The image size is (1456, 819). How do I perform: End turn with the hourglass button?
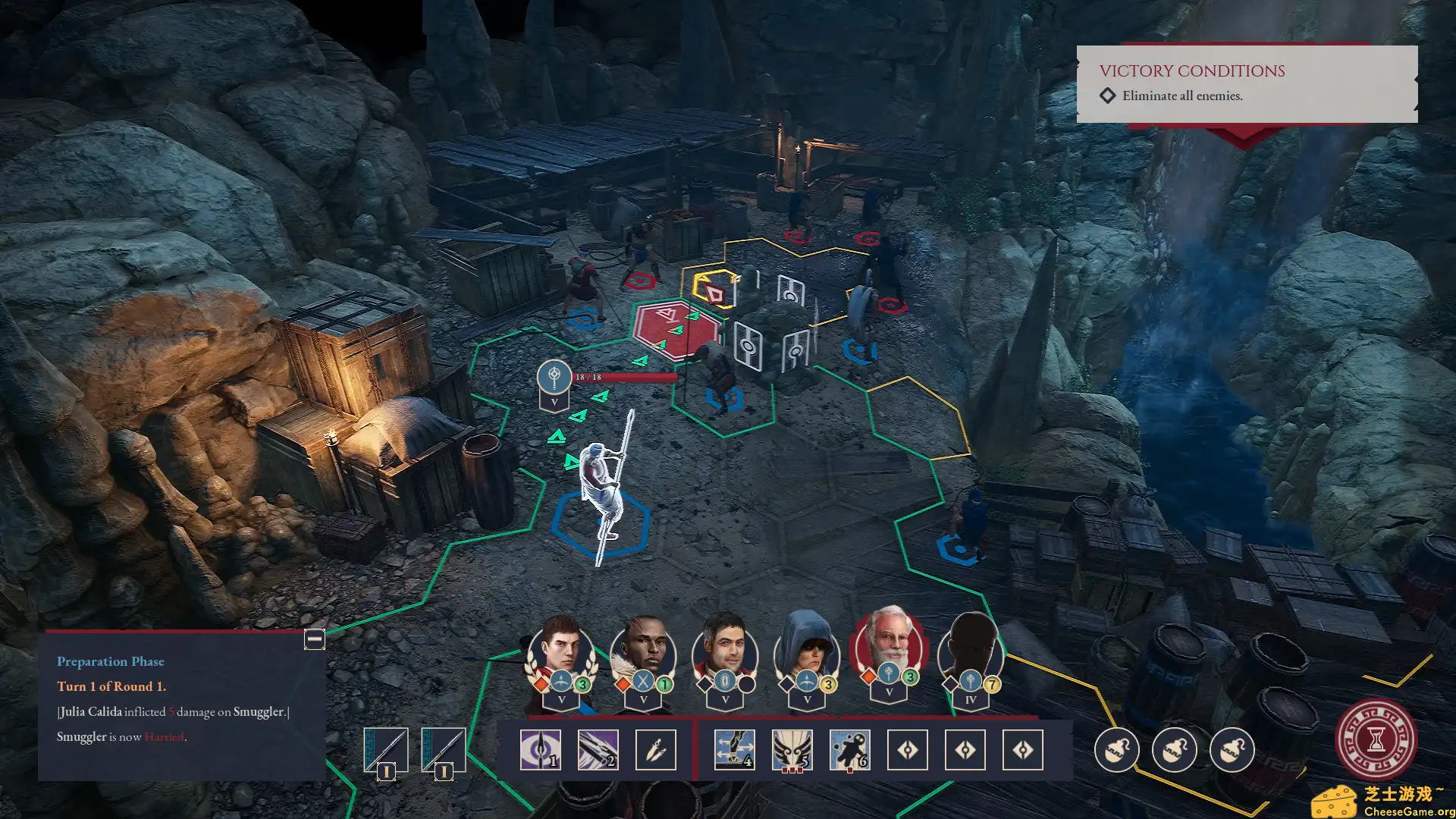pyautogui.click(x=1376, y=739)
